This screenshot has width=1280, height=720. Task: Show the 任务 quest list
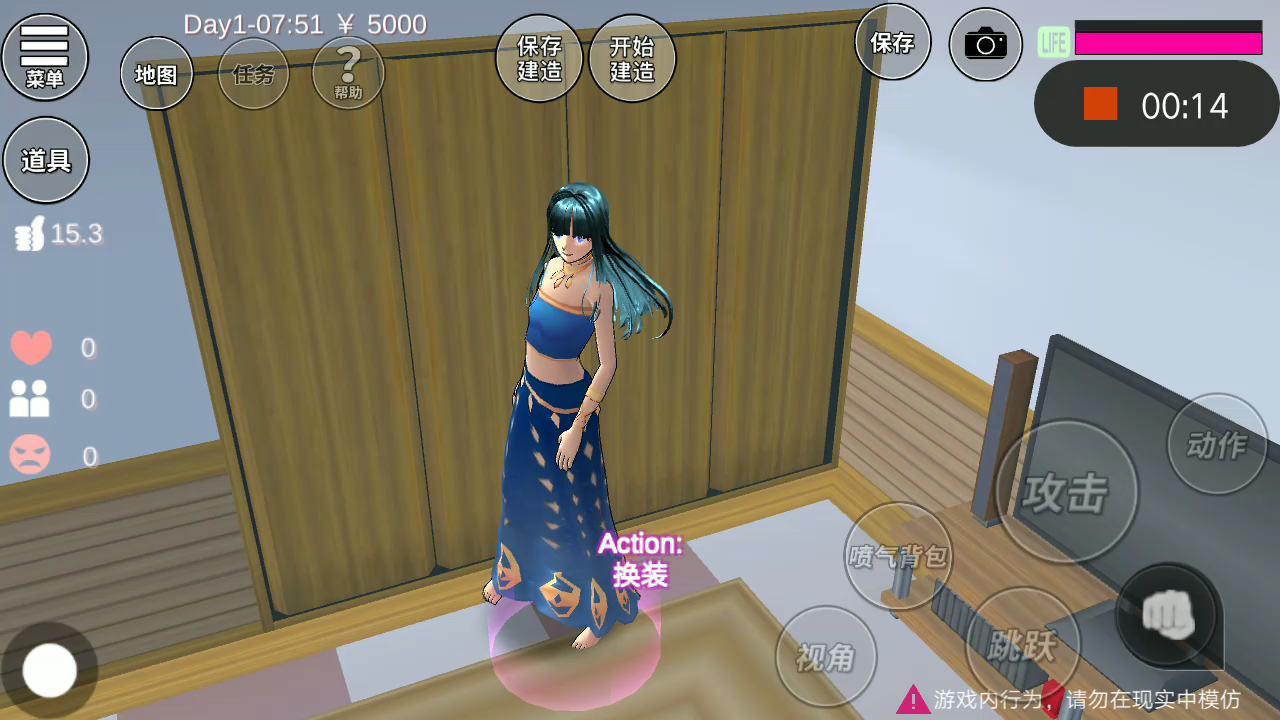click(253, 73)
